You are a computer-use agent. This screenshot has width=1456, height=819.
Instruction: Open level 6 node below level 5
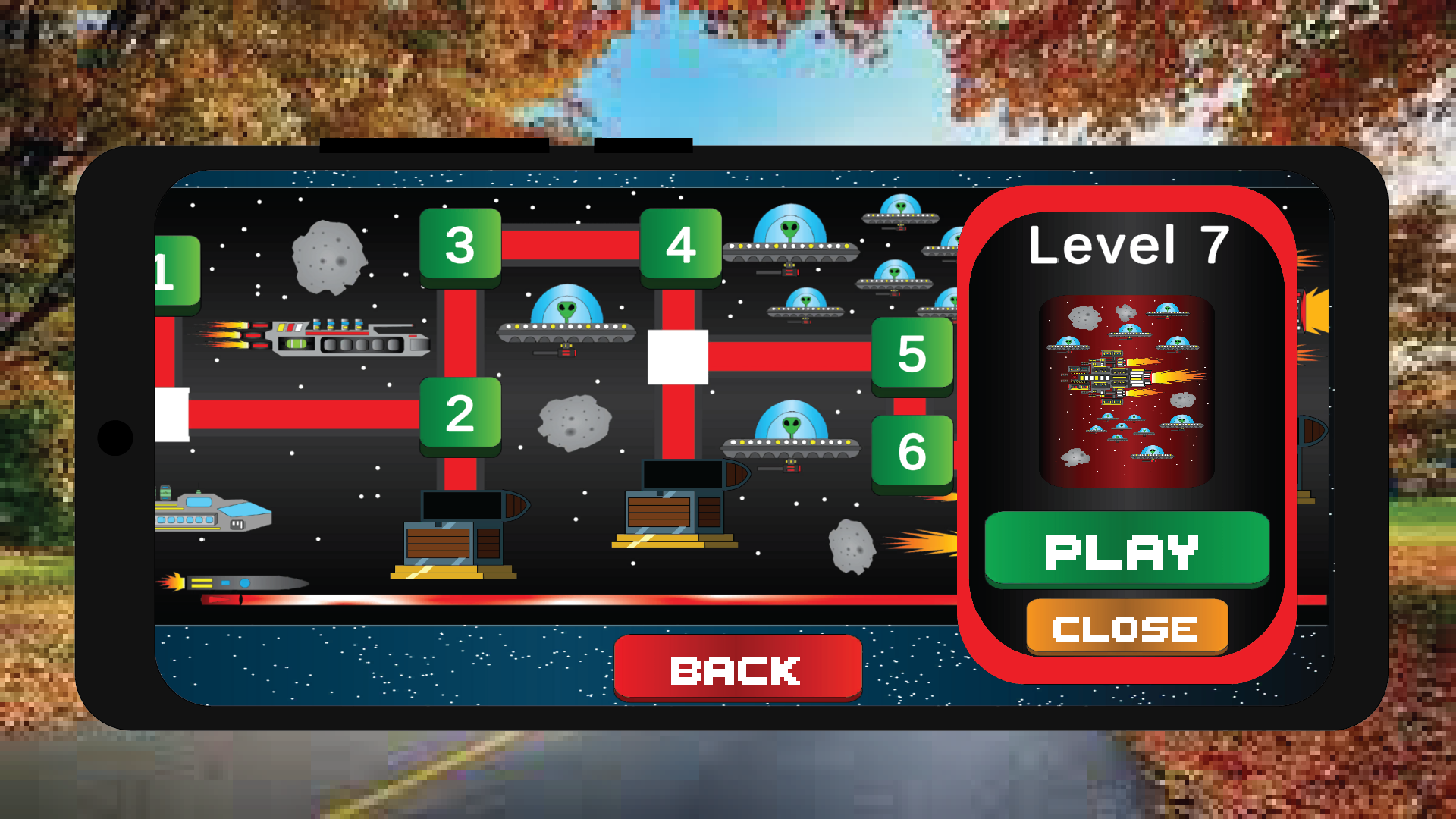point(914,450)
